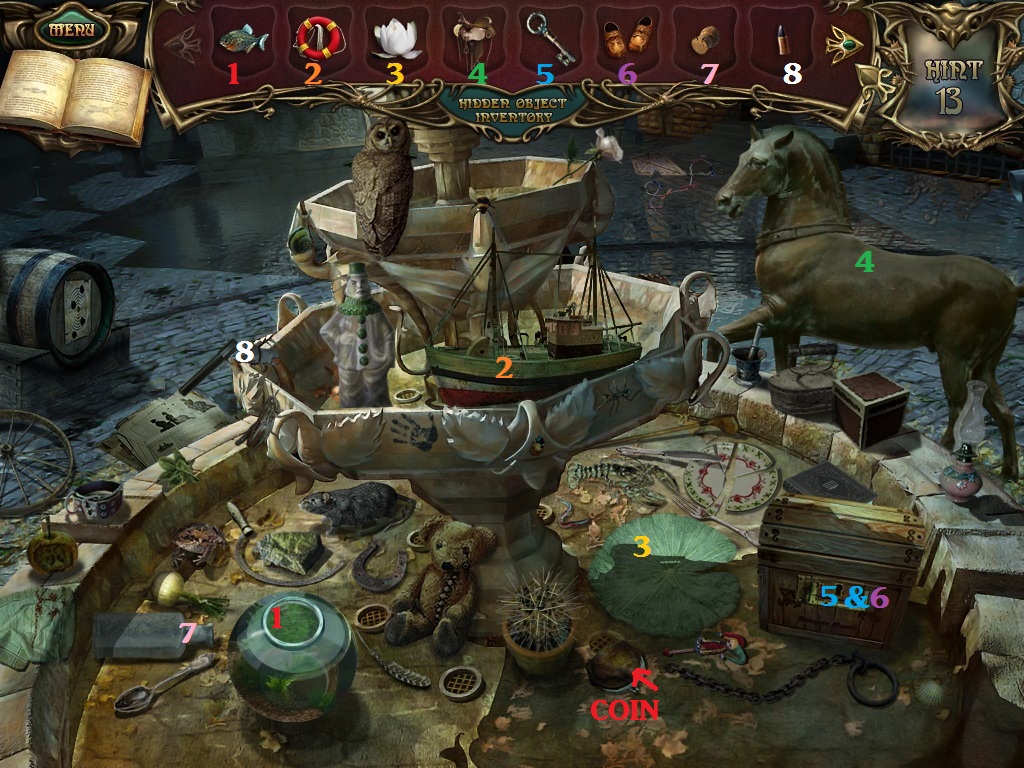
Task: Choose the old key item
Action: coord(547,38)
